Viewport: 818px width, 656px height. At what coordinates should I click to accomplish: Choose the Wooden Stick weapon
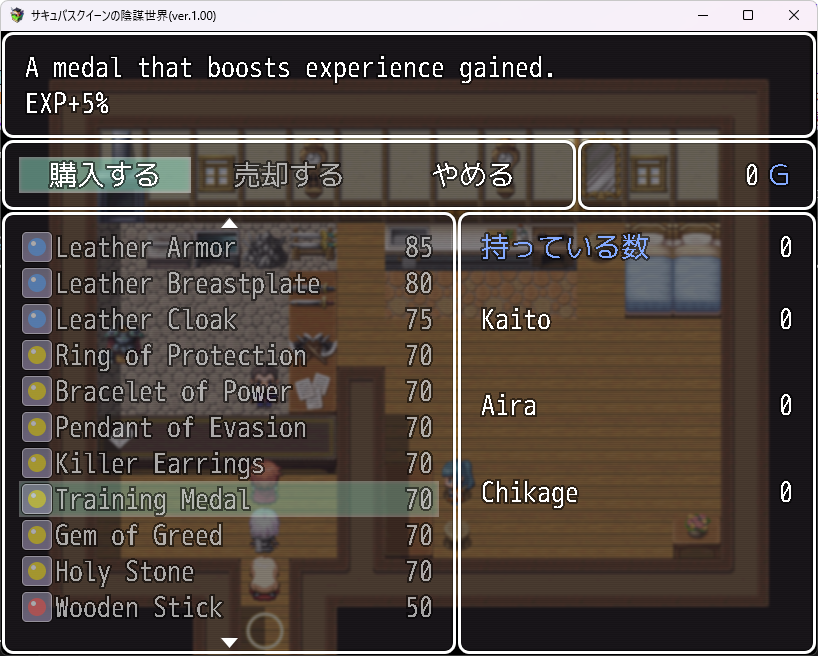click(229, 607)
